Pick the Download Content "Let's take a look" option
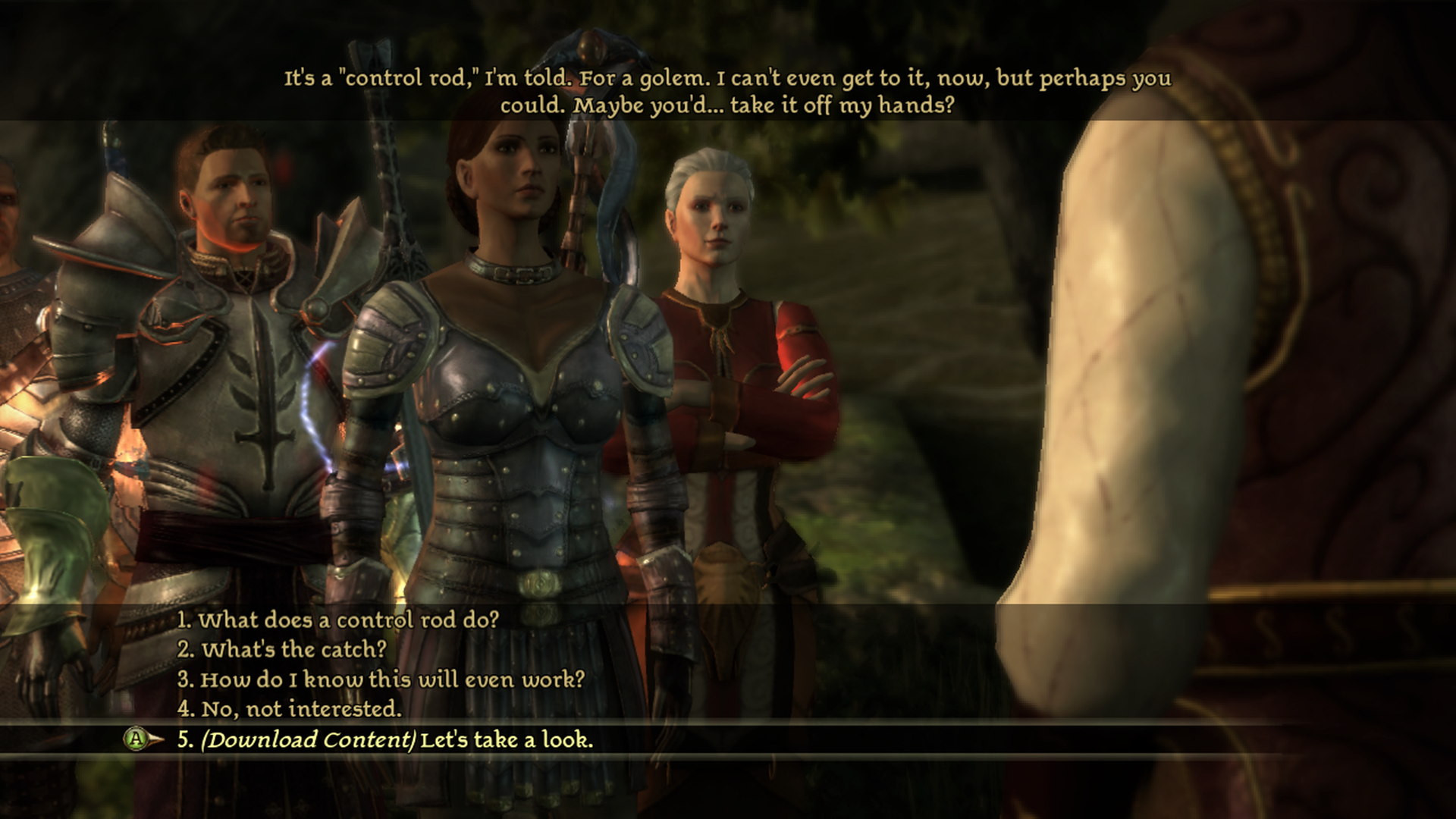This screenshot has width=1456, height=819. coord(385,740)
